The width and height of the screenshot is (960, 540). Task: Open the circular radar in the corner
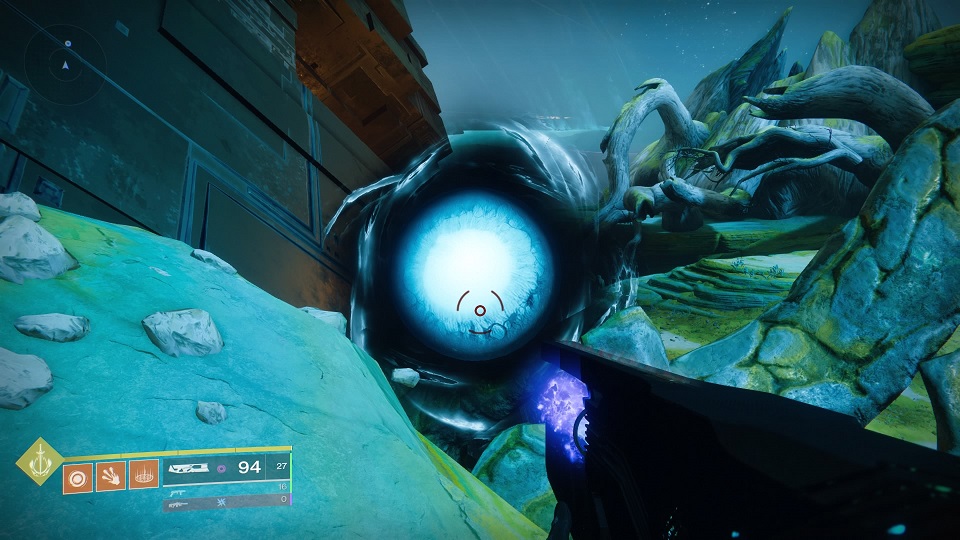(x=65, y=63)
